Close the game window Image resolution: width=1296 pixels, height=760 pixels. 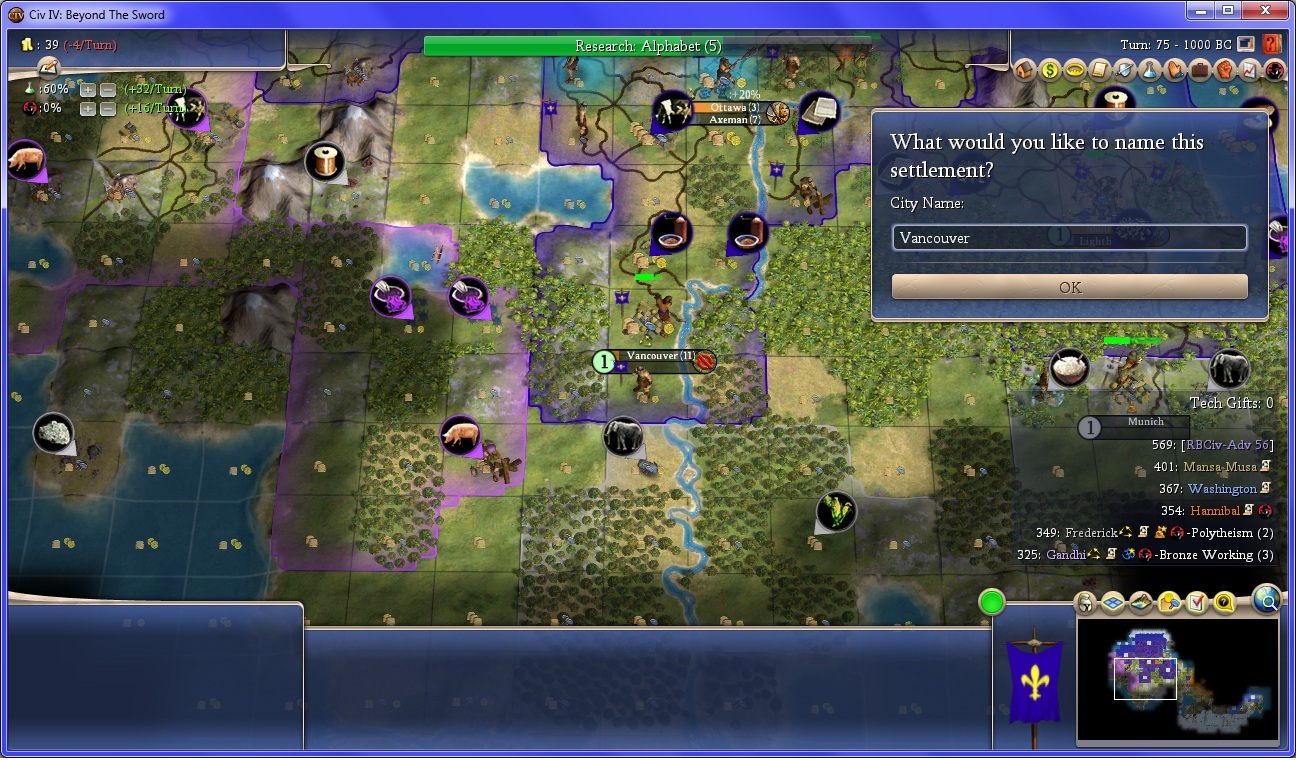point(1267,10)
